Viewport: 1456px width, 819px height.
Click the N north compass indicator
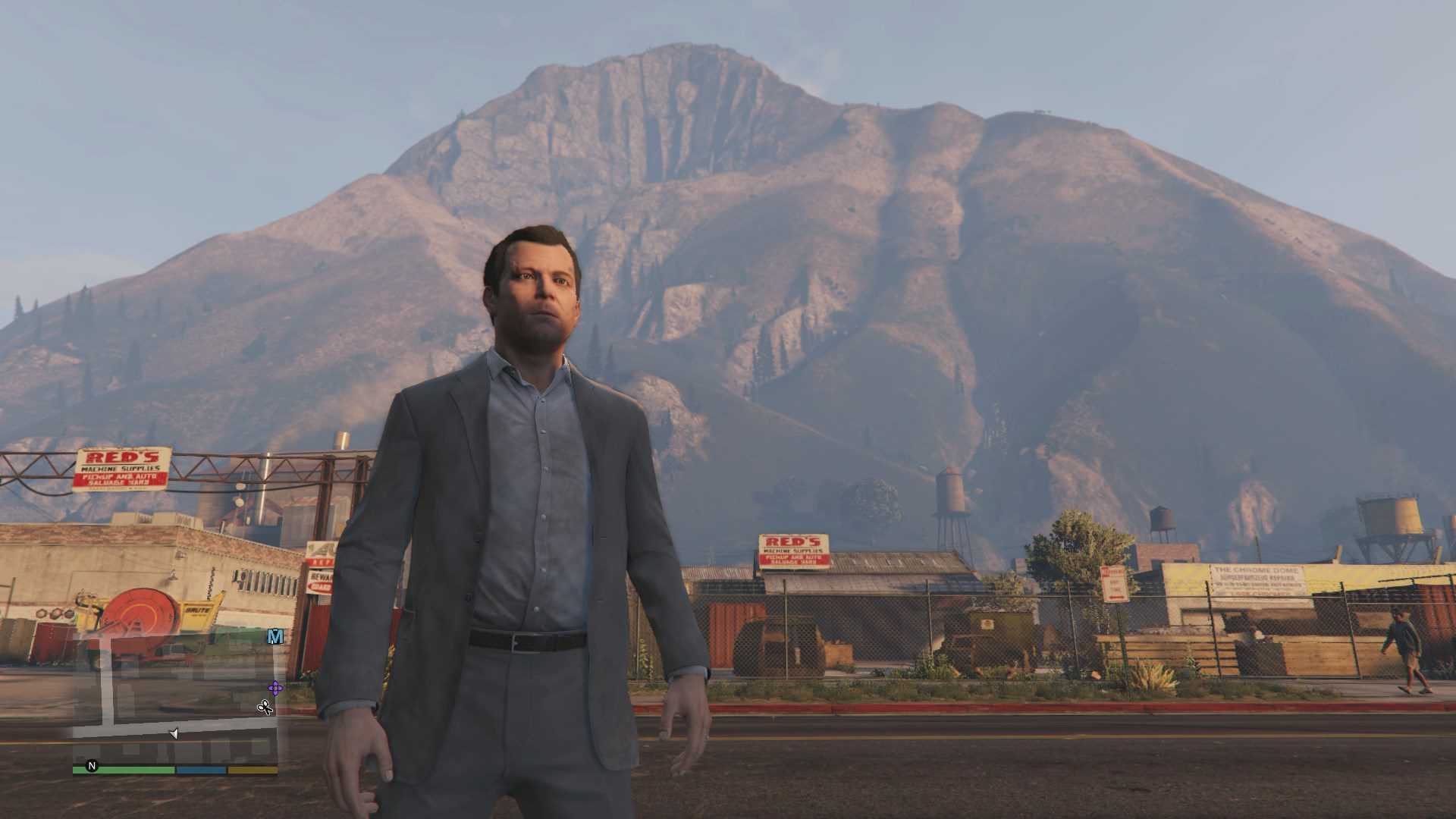click(x=93, y=766)
